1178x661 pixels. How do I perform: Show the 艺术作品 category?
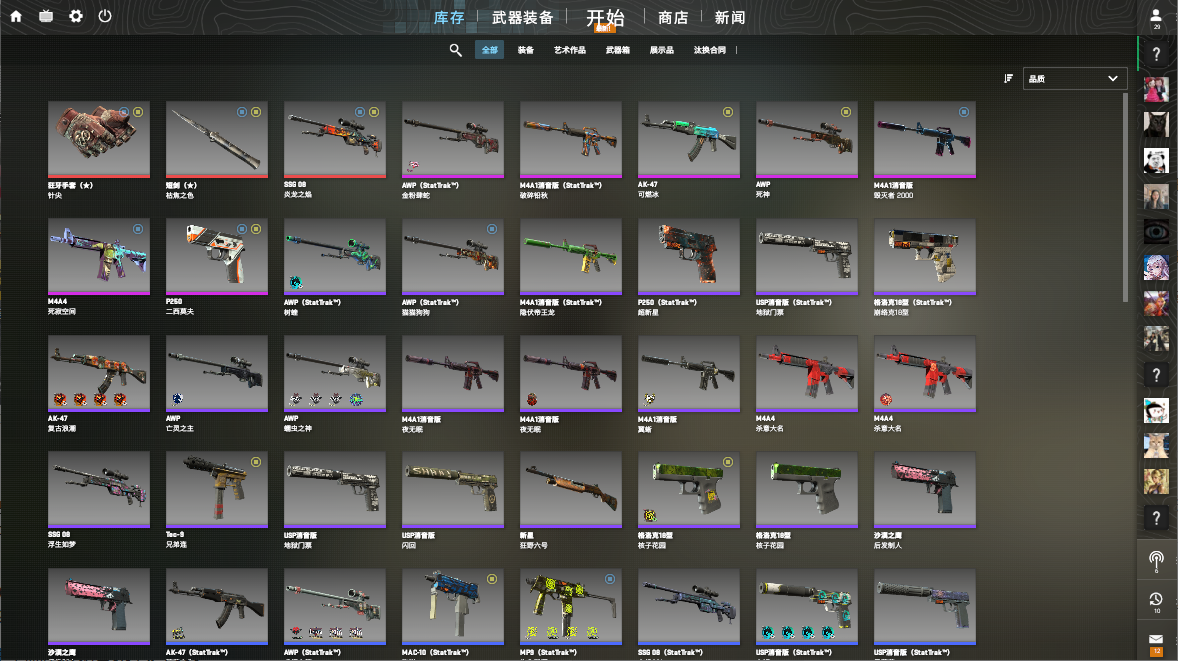tap(570, 50)
